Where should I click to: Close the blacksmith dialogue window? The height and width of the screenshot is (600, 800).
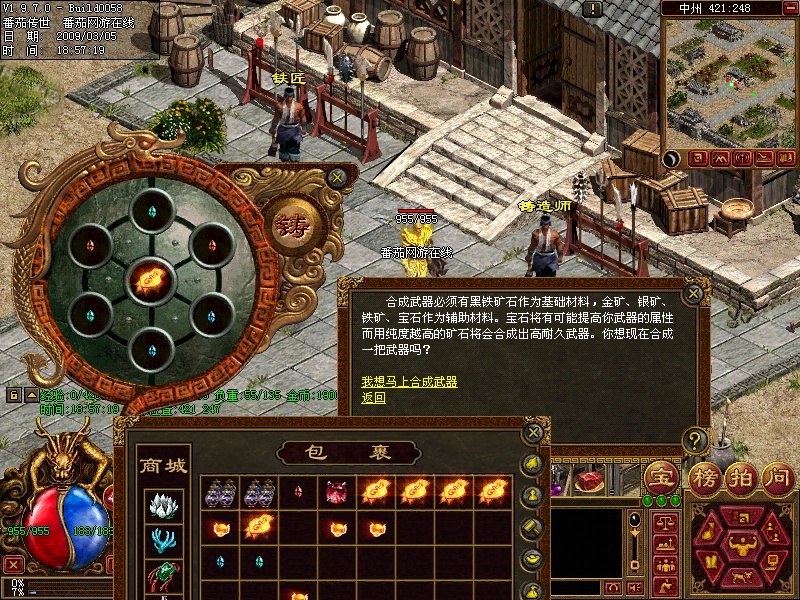coord(693,295)
